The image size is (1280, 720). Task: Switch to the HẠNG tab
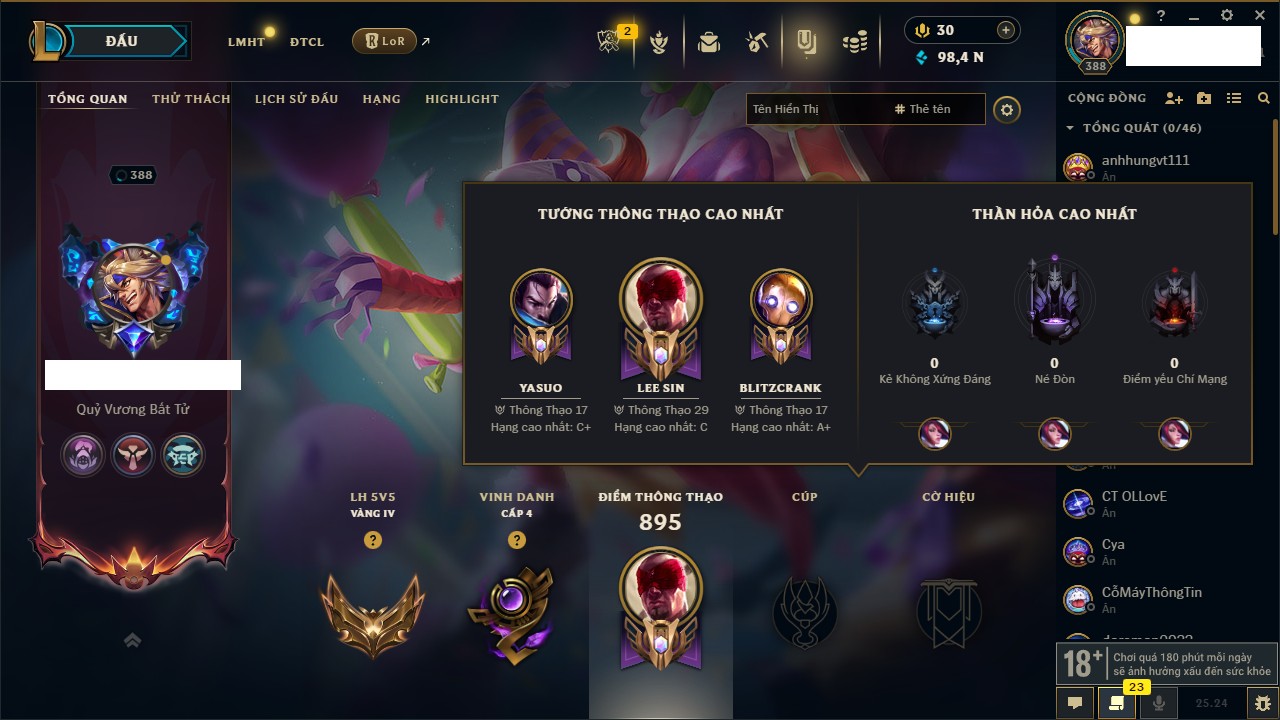click(x=381, y=99)
